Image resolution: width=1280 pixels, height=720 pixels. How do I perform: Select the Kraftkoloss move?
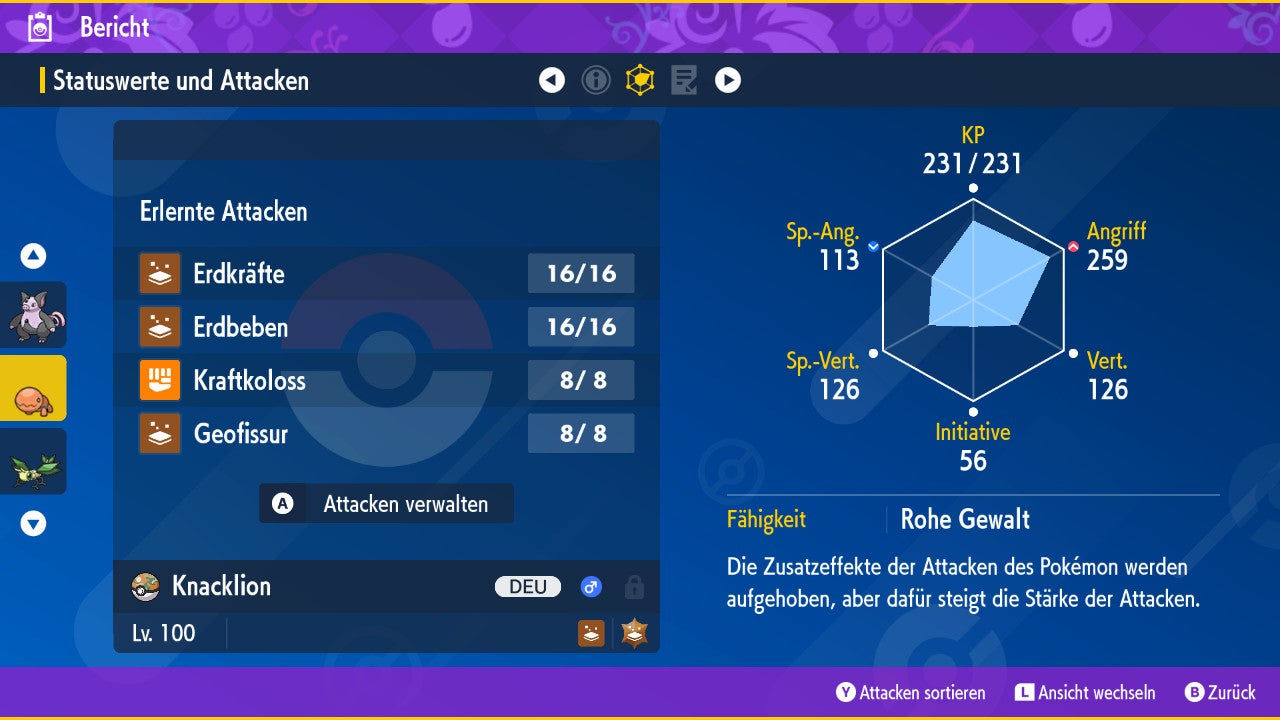[386, 380]
